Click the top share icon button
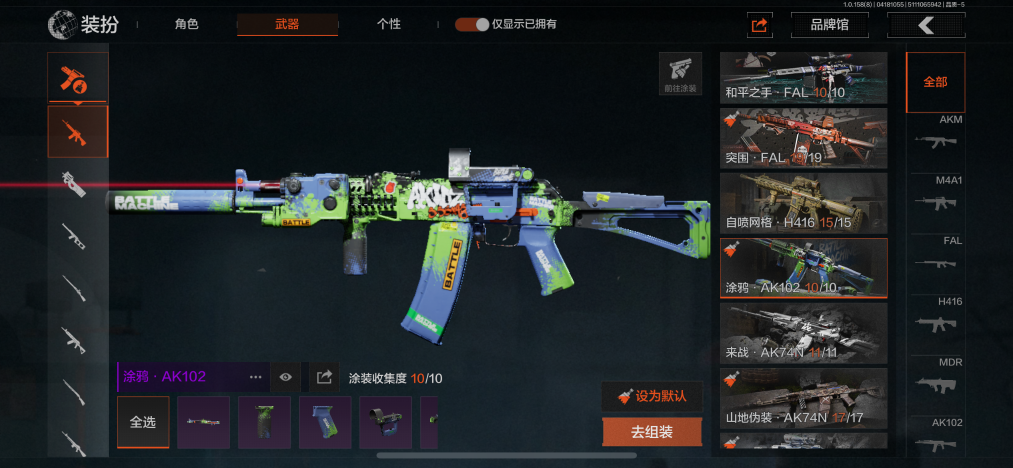 coord(759,25)
